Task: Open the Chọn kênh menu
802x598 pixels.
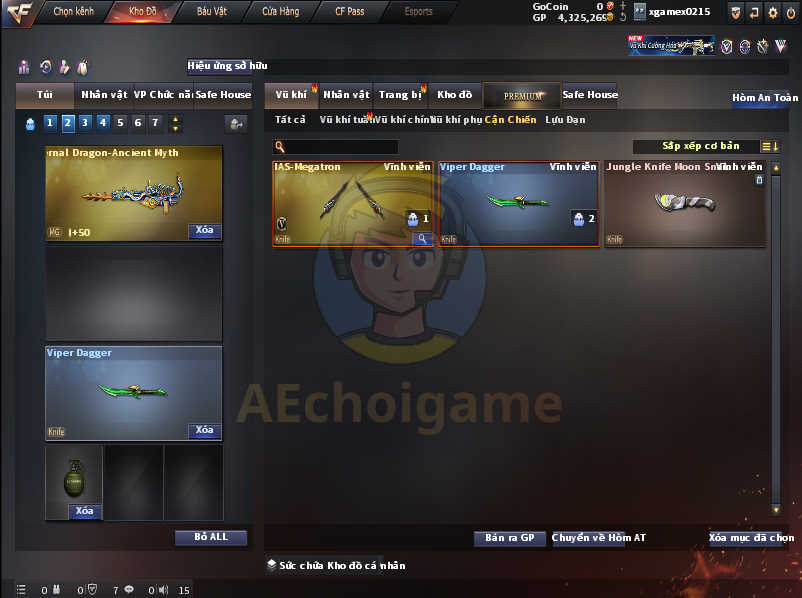Action: pos(72,12)
